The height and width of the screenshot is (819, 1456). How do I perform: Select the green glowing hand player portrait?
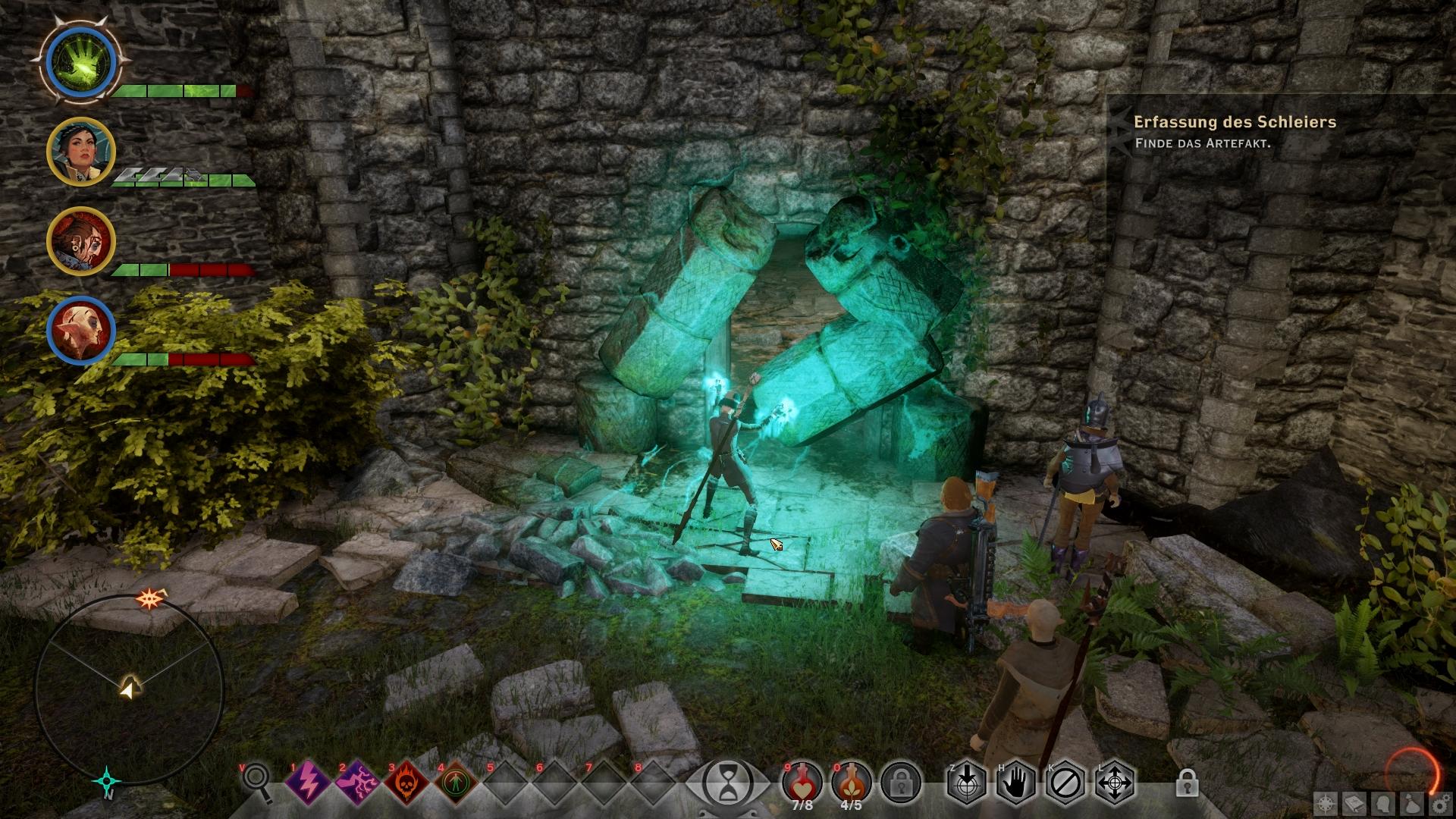pyautogui.click(x=80, y=61)
